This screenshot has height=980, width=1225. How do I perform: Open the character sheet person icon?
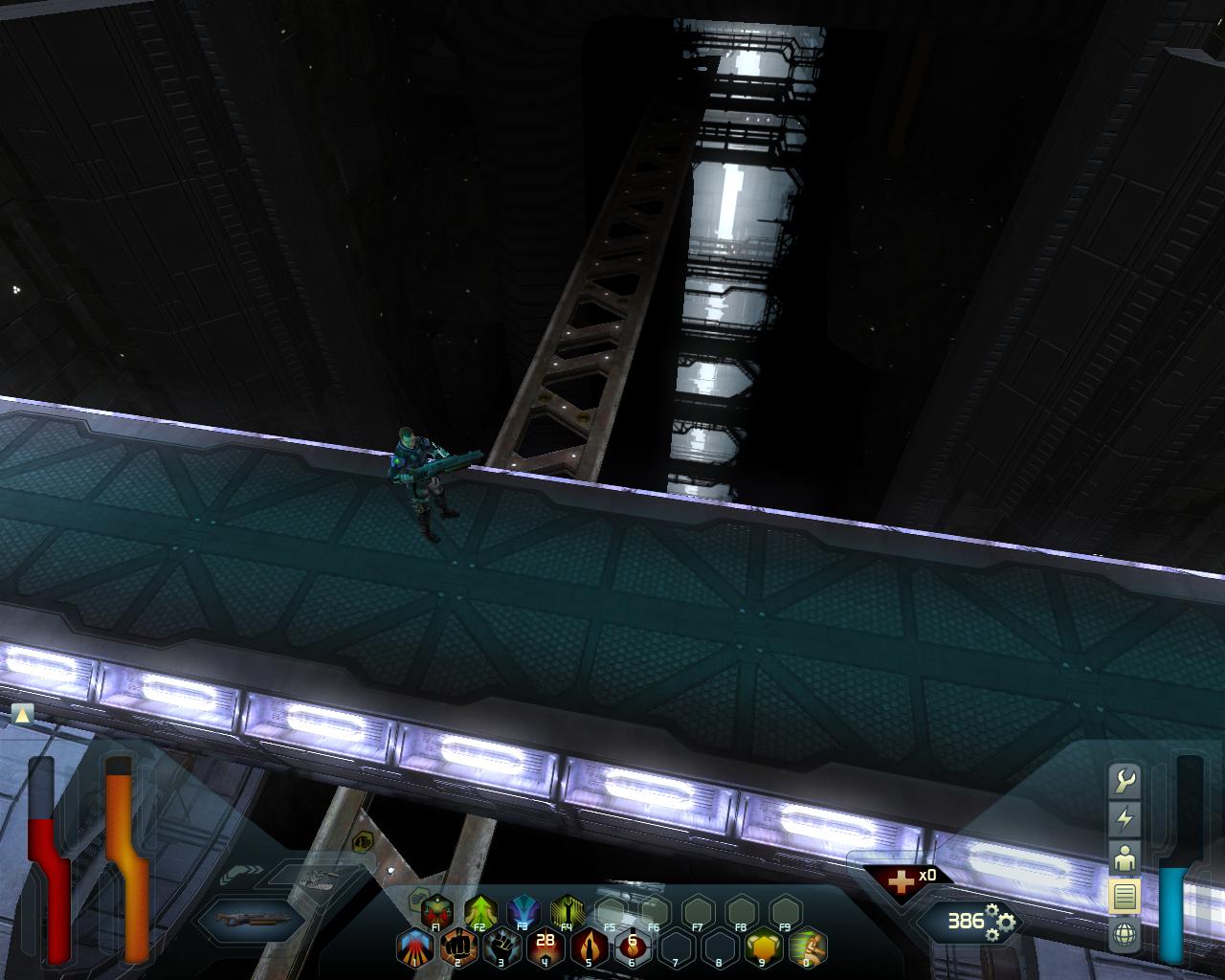(1125, 857)
